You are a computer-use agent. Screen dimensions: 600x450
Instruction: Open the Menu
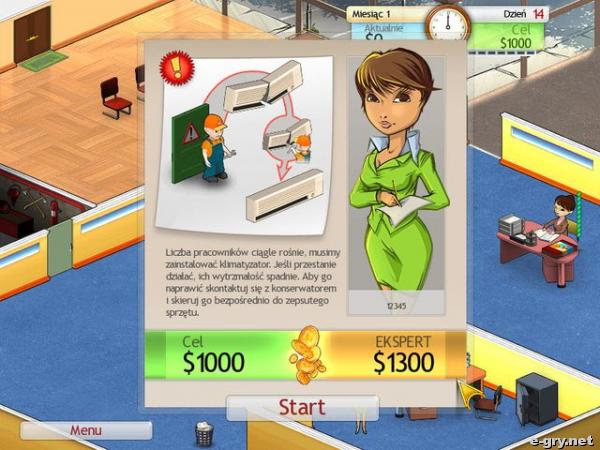point(86,430)
